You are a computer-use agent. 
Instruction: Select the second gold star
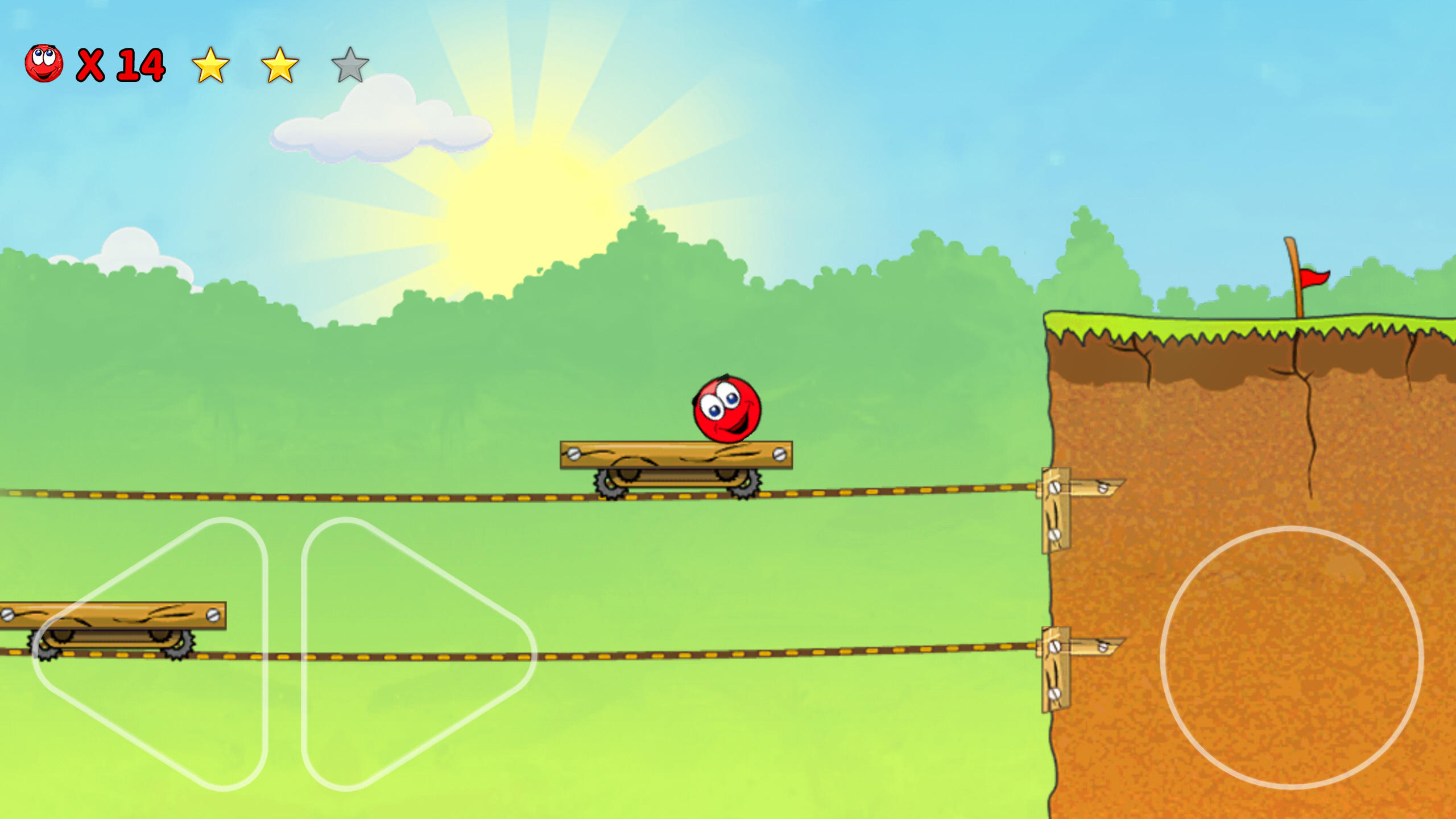click(280, 64)
